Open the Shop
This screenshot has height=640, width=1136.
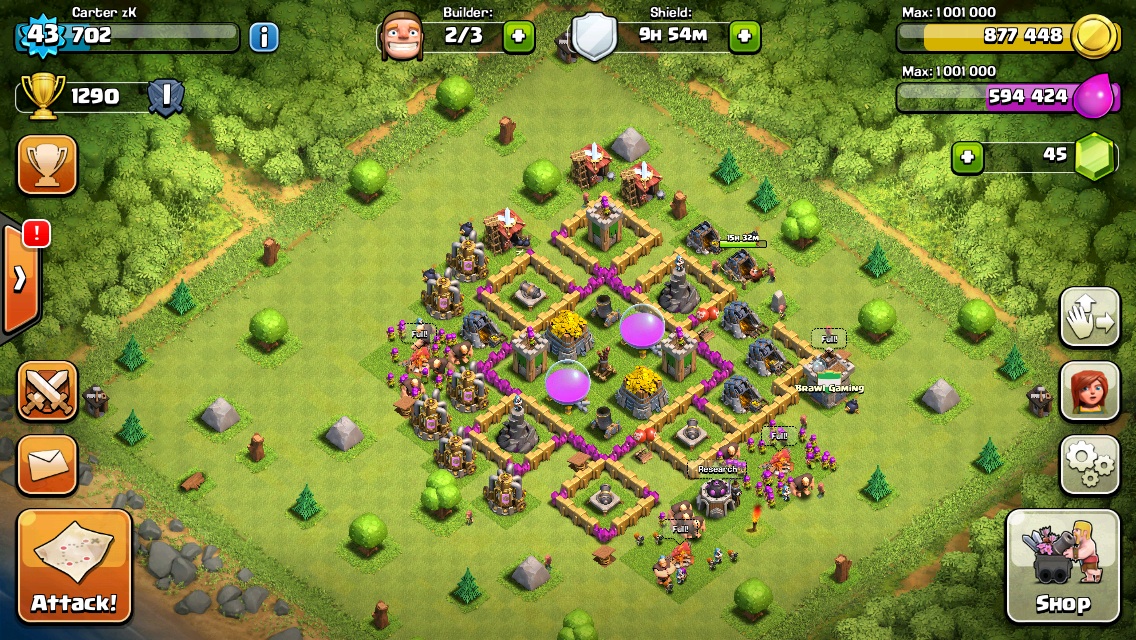[x=1062, y=566]
